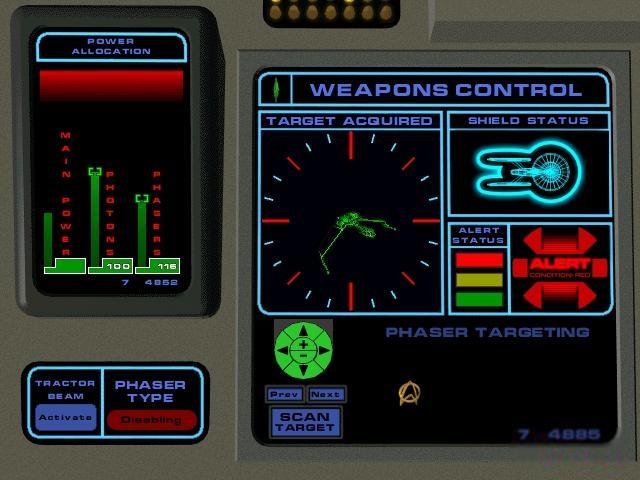Cycle to the Next target
Screen dimensions: 640x480
326,394
